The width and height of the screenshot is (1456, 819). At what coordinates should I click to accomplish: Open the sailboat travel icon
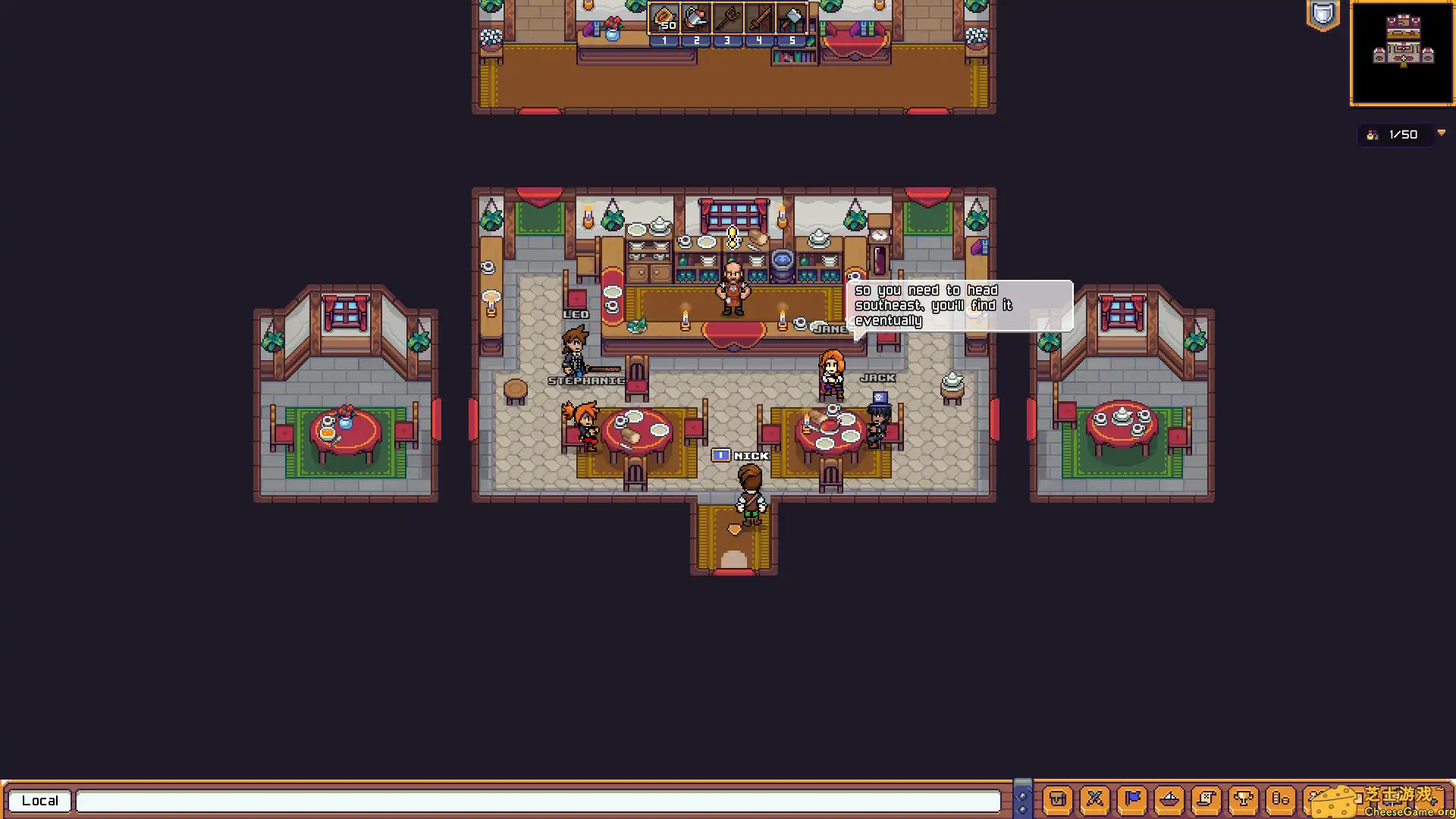click(1169, 799)
